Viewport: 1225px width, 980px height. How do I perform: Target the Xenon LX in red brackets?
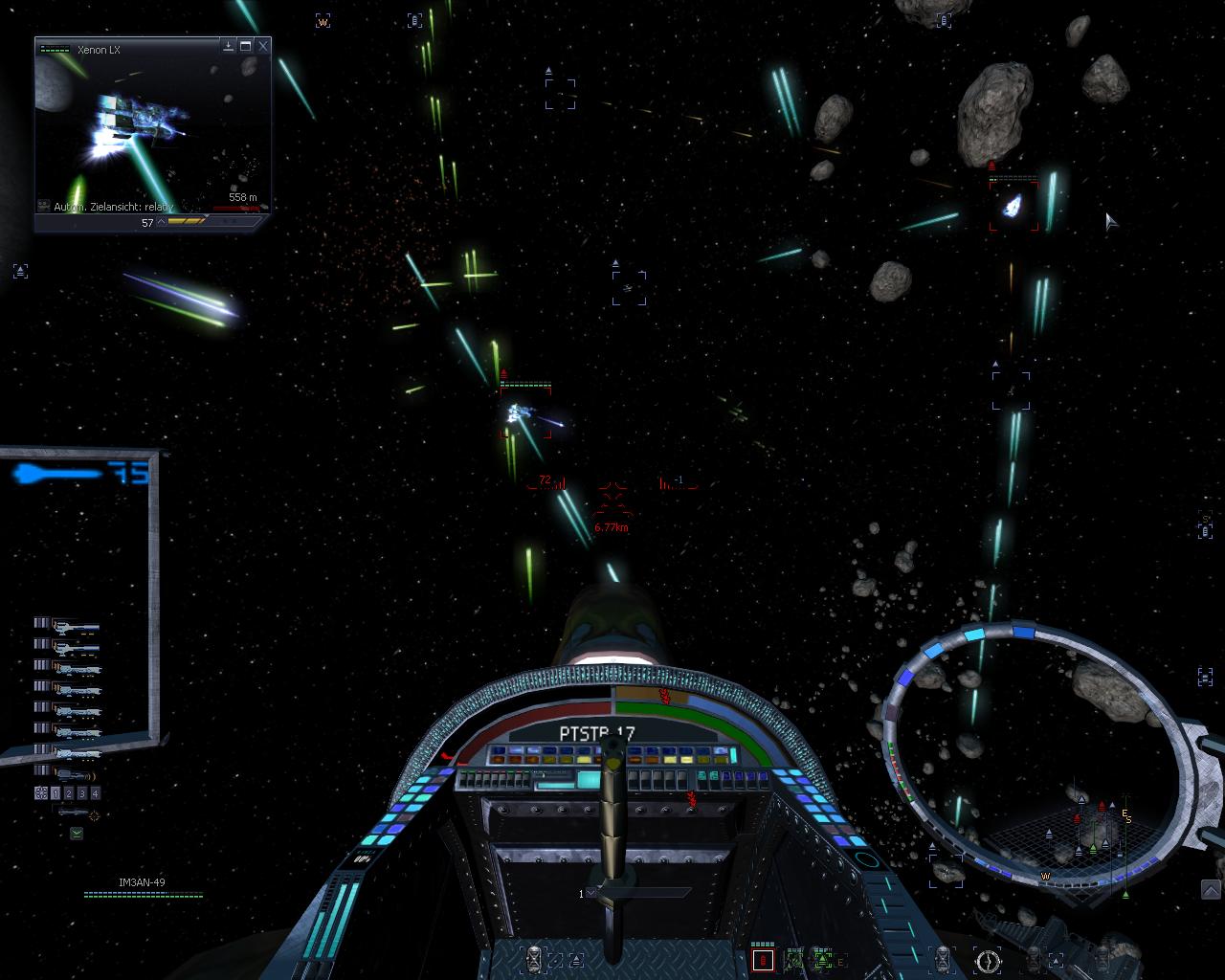tap(525, 412)
